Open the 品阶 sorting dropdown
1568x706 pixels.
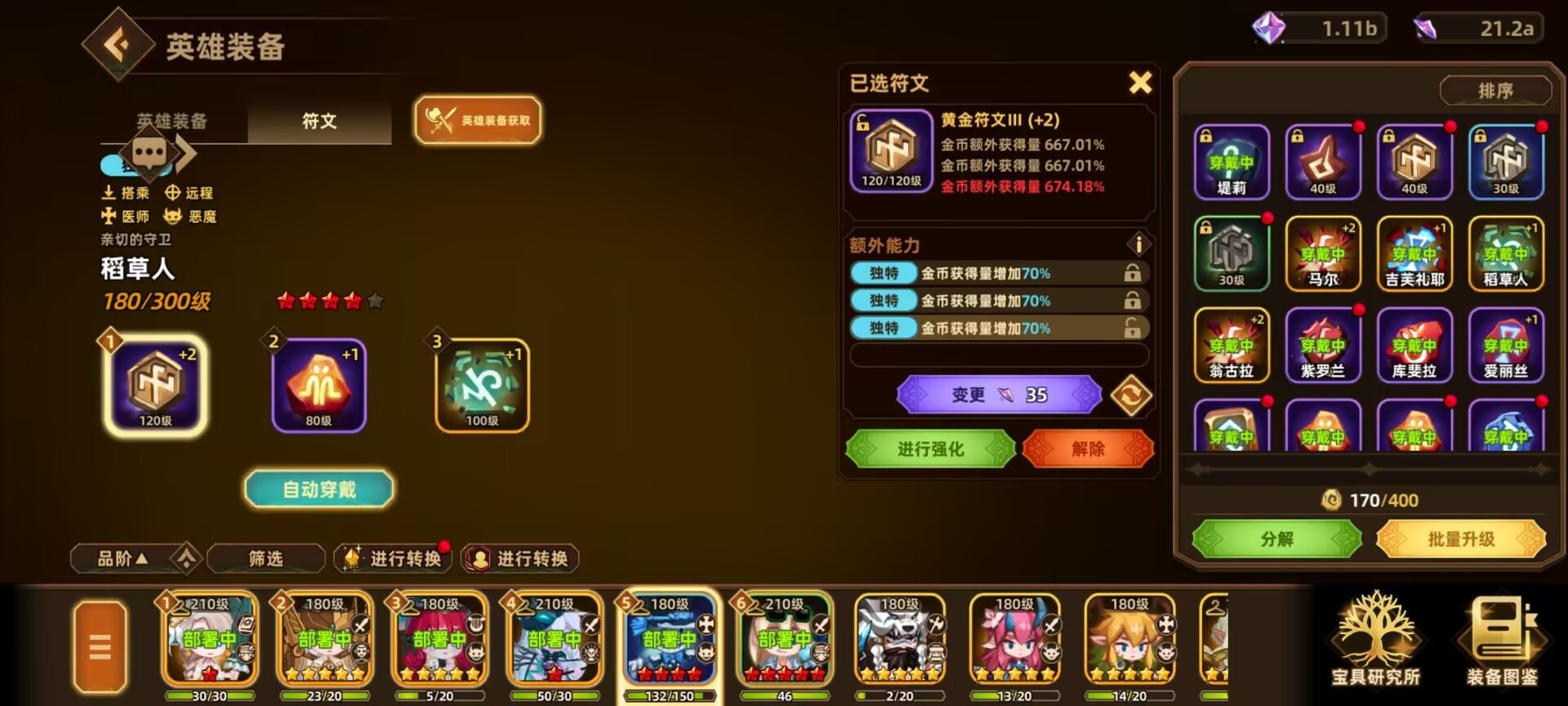[122, 558]
